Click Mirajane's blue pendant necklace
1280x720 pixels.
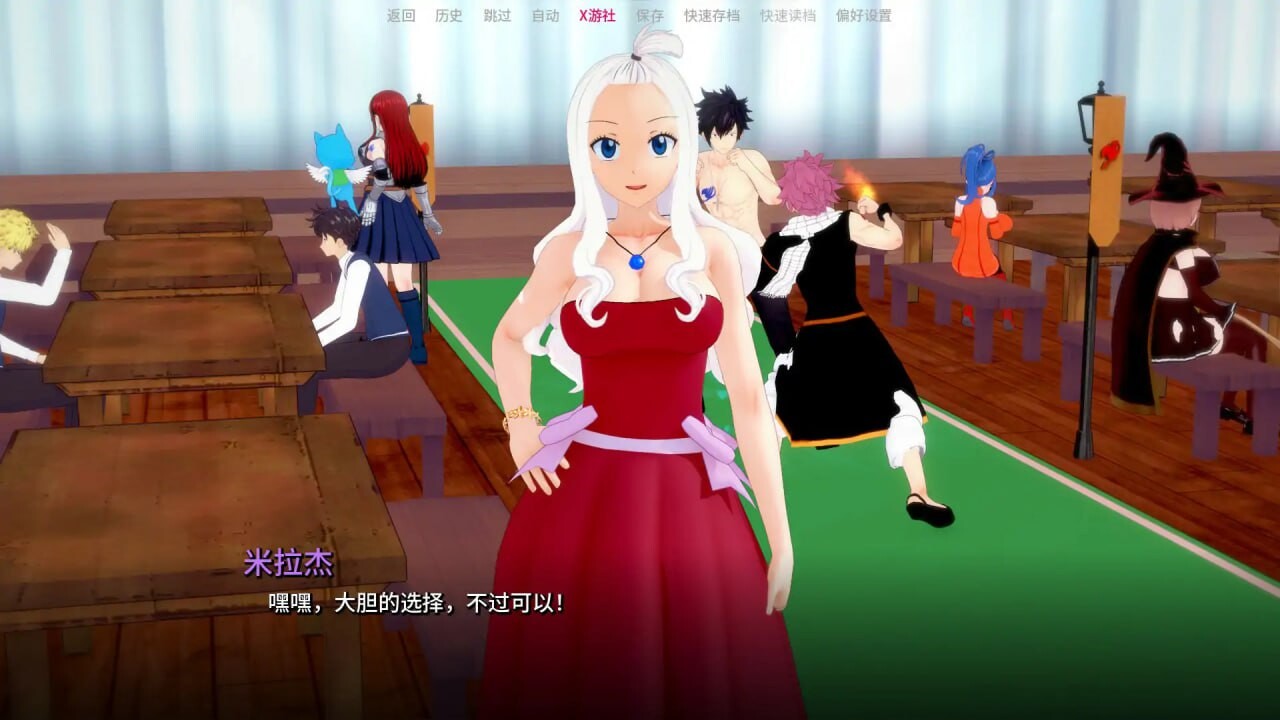(636, 265)
